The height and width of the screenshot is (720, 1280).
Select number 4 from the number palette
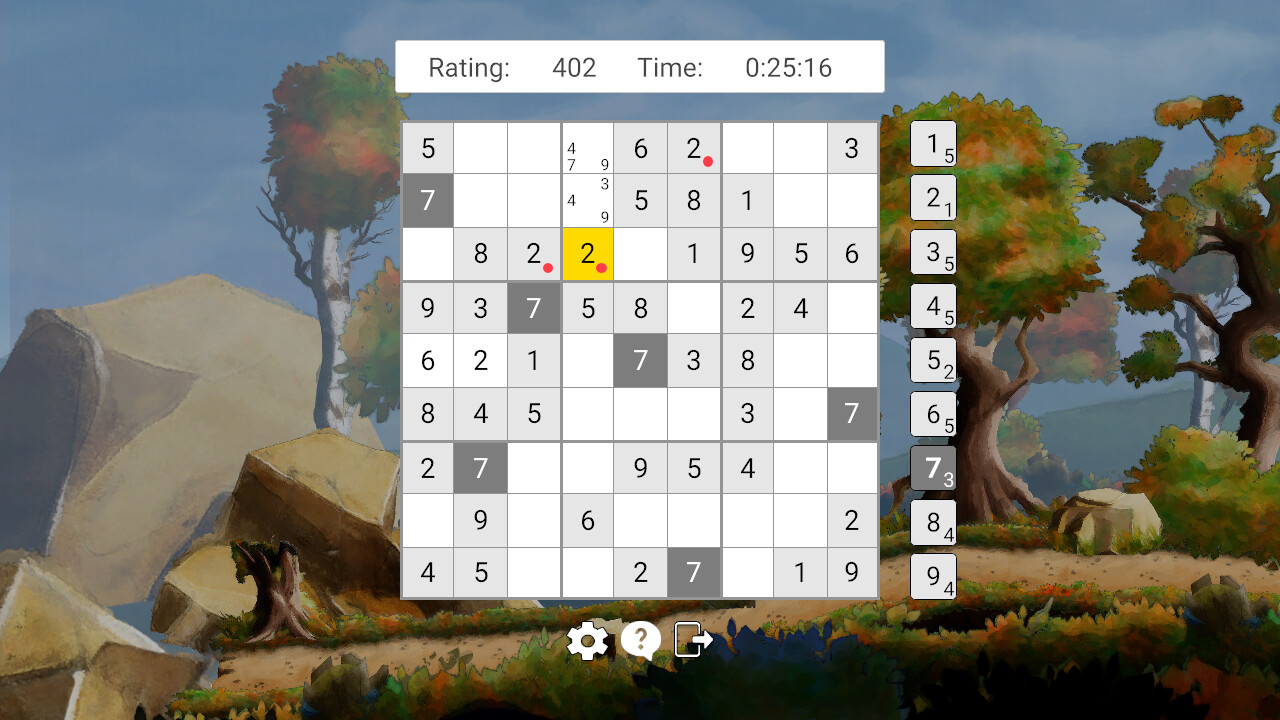933,306
